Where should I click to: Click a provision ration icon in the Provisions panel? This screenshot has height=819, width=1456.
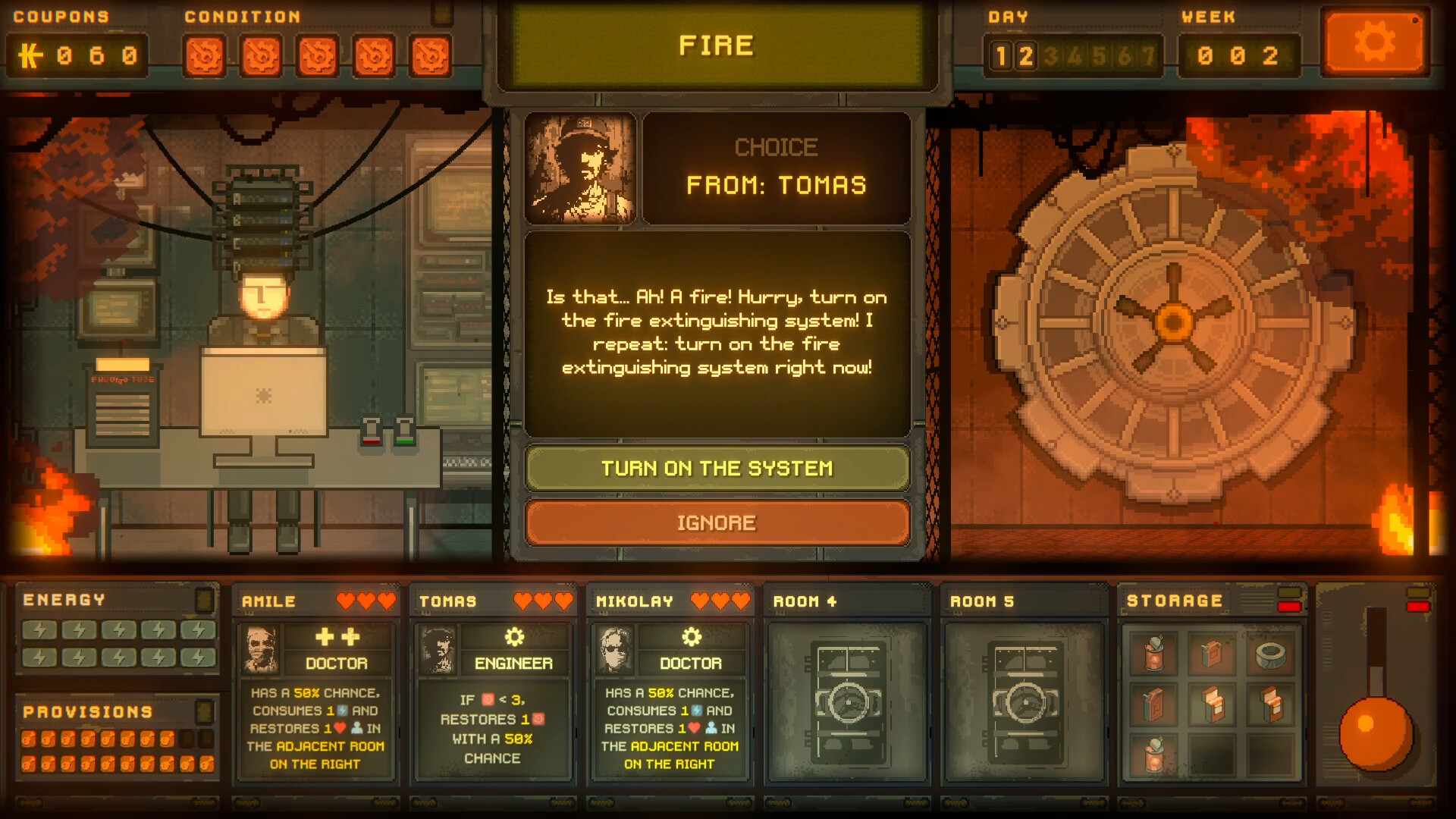pyautogui.click(x=30, y=739)
